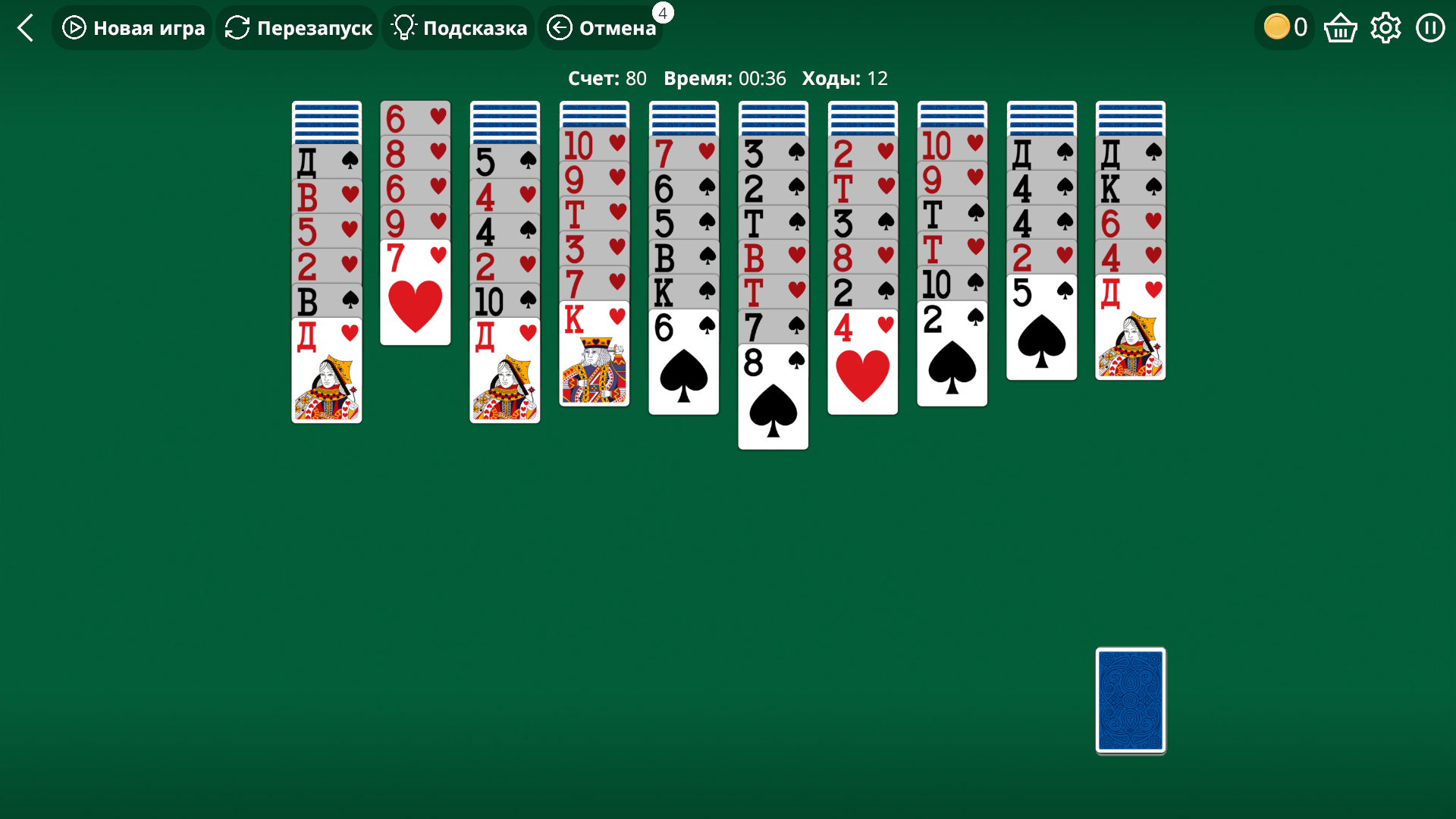Pause the game with the pause icon
The image size is (1456, 819).
[x=1430, y=27]
